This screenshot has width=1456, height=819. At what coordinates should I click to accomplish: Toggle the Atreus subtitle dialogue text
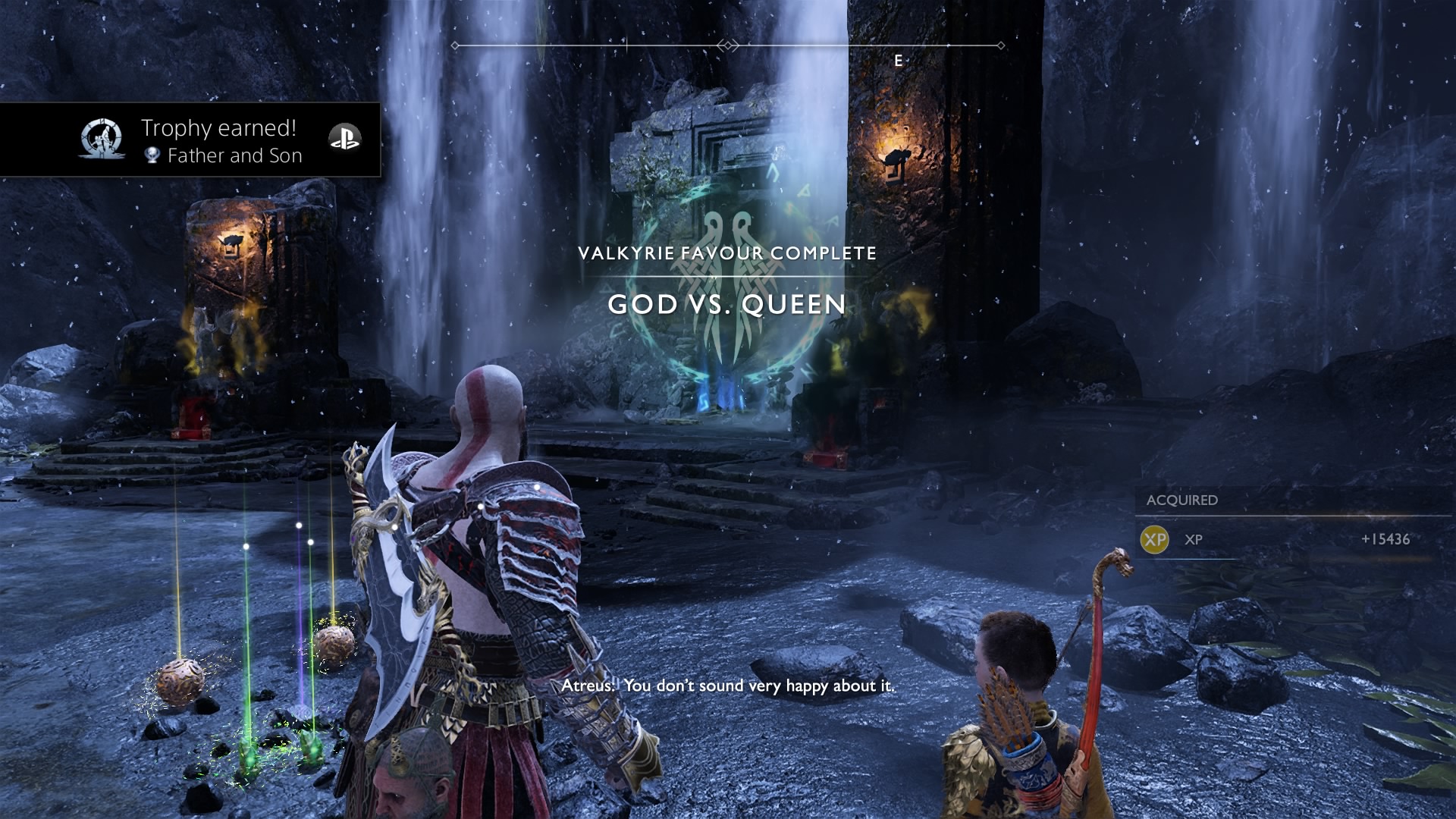(728, 686)
